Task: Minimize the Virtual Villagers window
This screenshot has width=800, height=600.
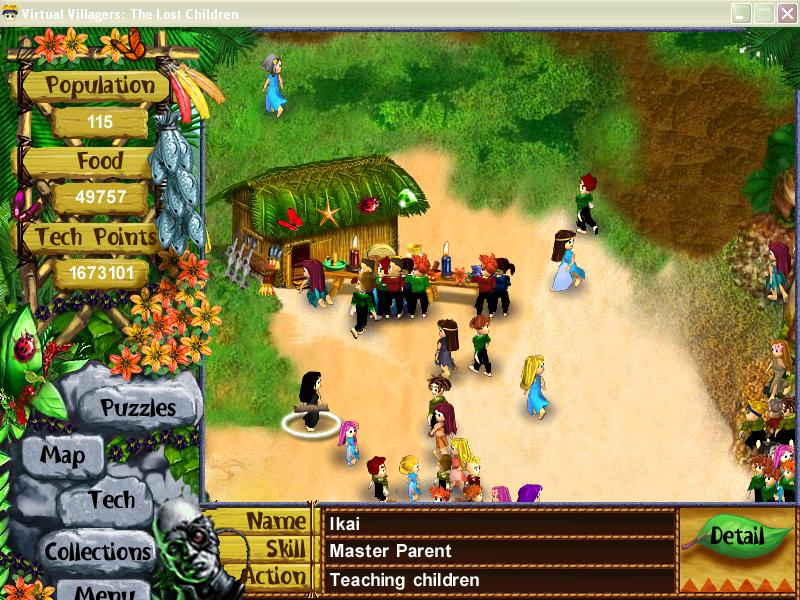Action: pos(741,13)
